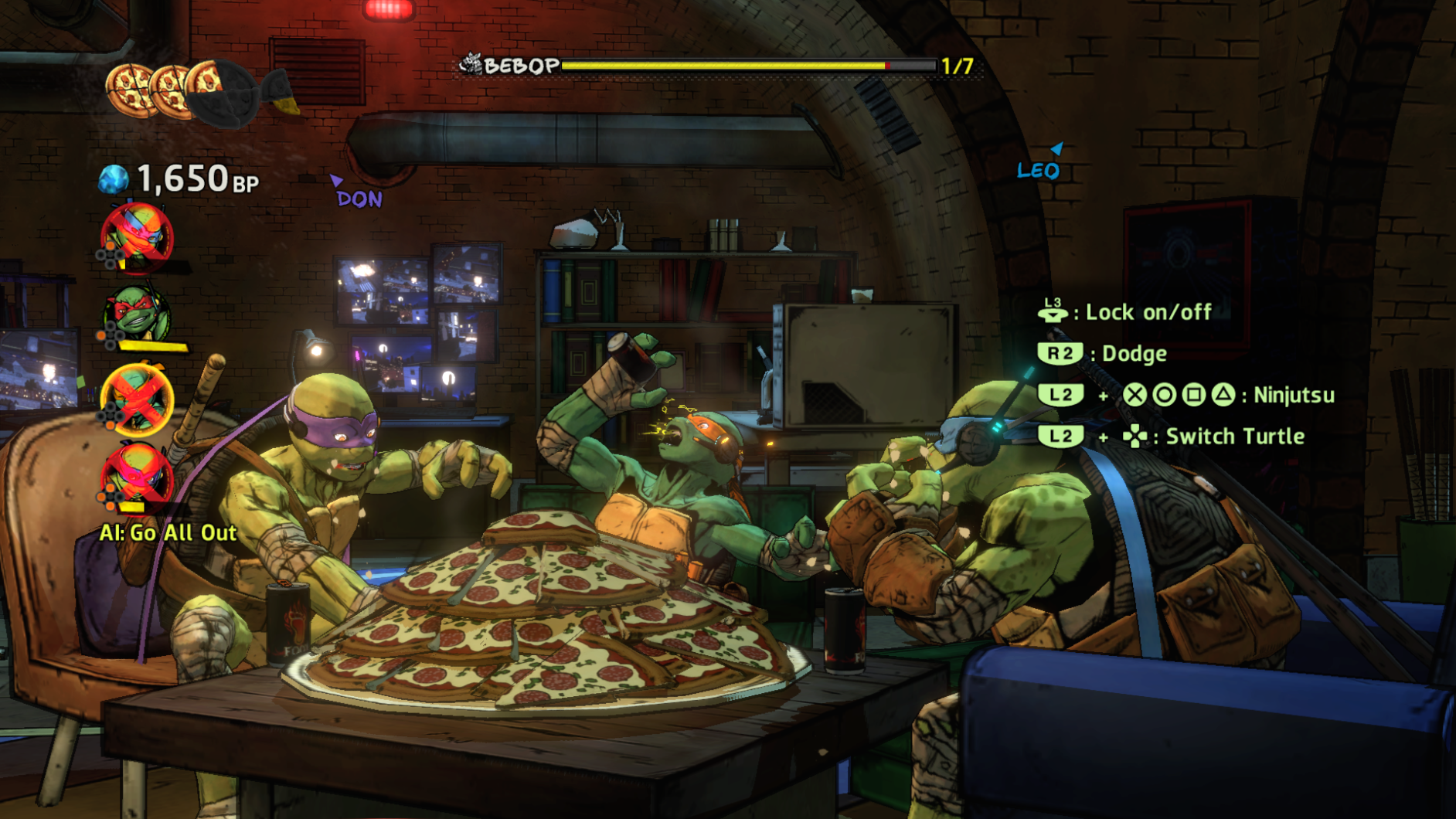Image resolution: width=1456 pixels, height=819 pixels.
Task: Click the blue BP gem icon
Action: pos(114,178)
